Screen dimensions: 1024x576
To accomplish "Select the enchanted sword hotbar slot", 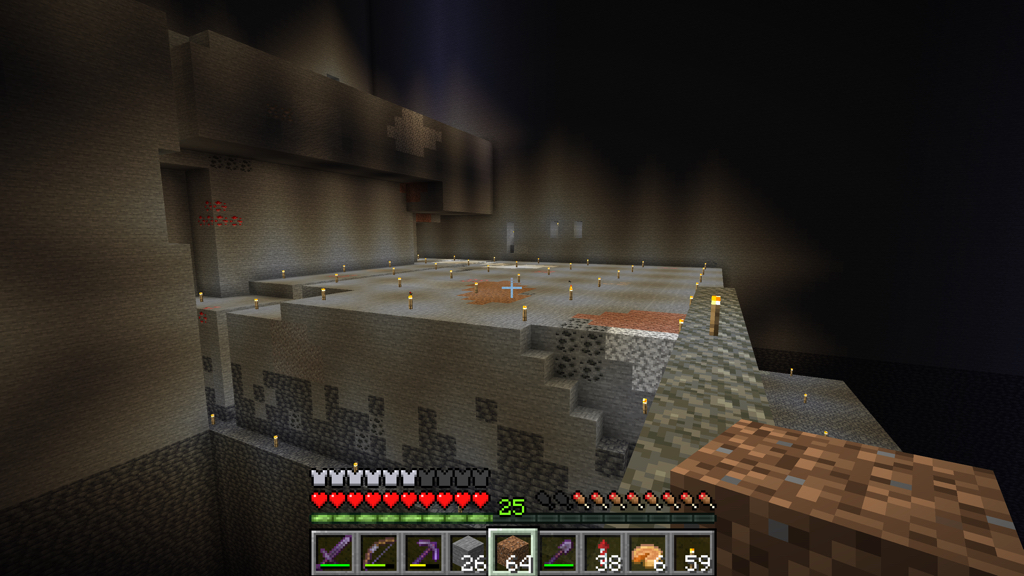I will (x=332, y=552).
